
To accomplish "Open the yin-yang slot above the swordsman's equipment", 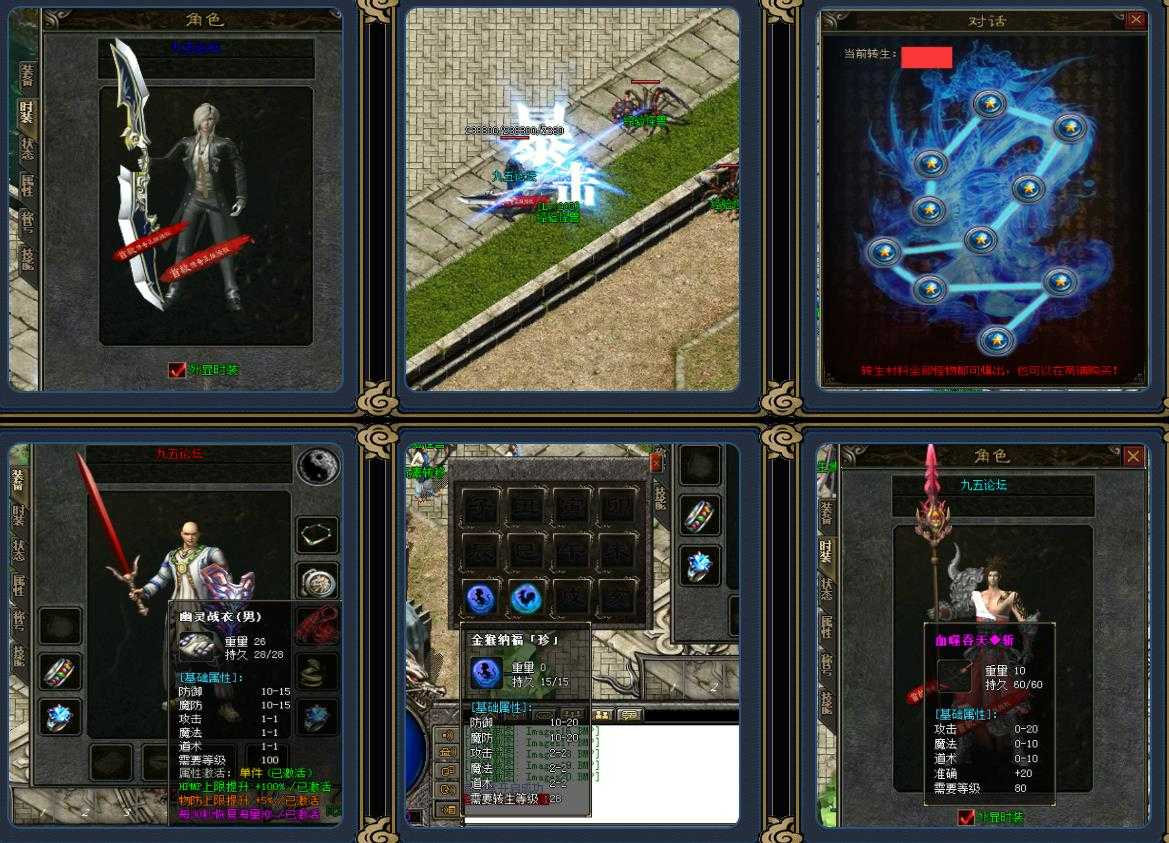I will 318,466.
